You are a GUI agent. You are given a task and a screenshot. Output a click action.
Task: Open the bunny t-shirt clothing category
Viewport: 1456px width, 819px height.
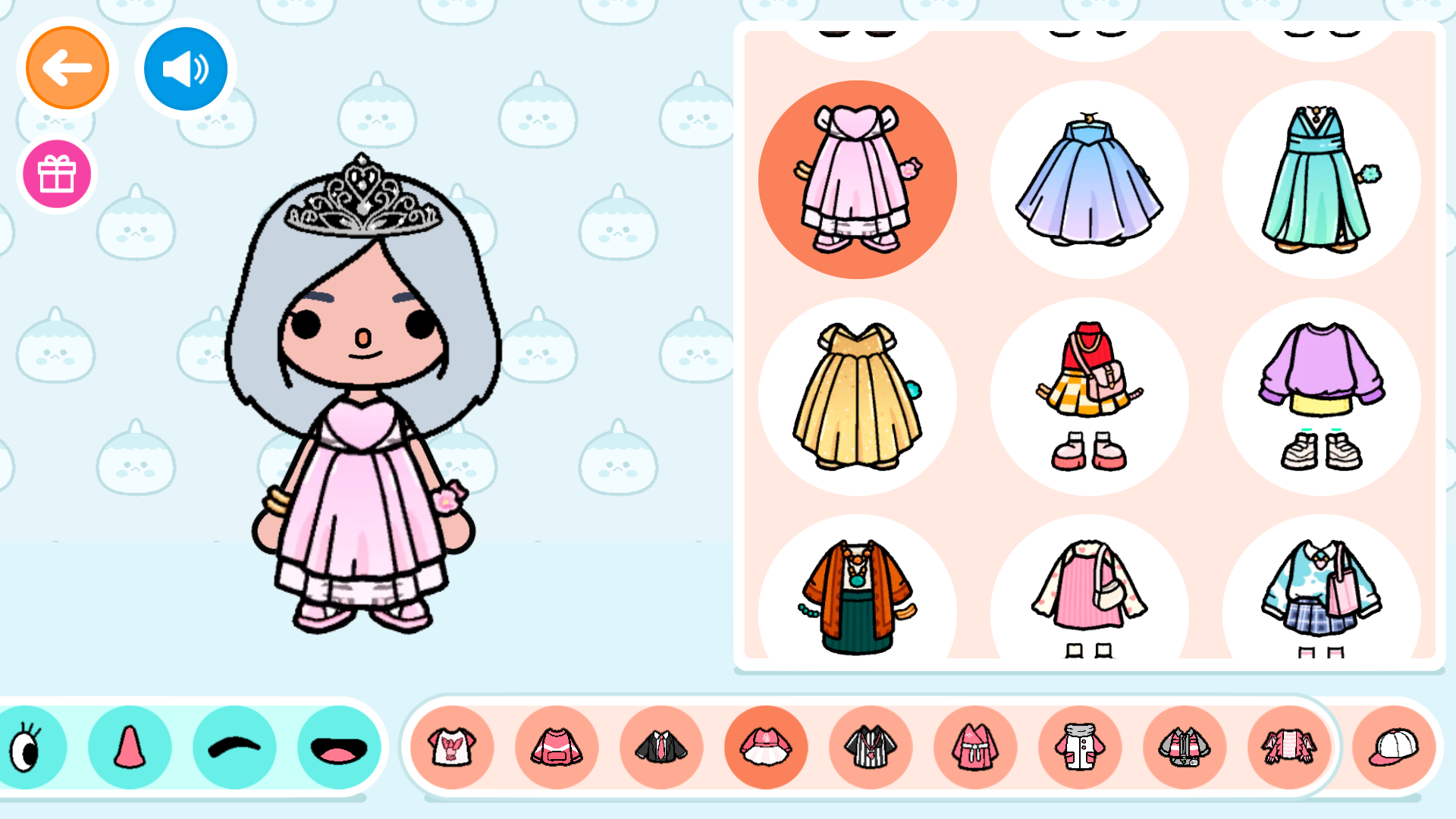(x=453, y=747)
